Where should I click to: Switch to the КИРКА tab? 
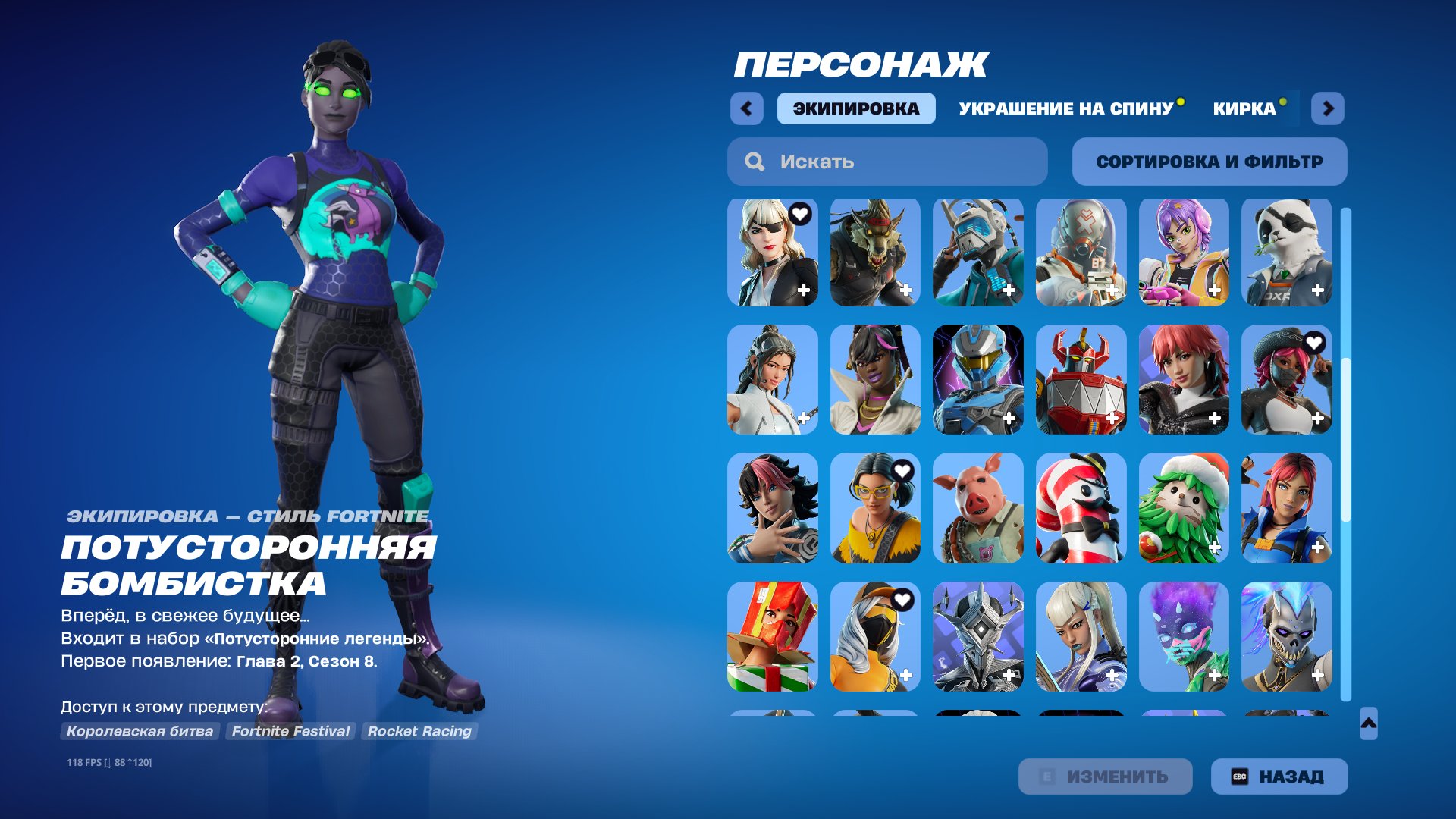1244,108
